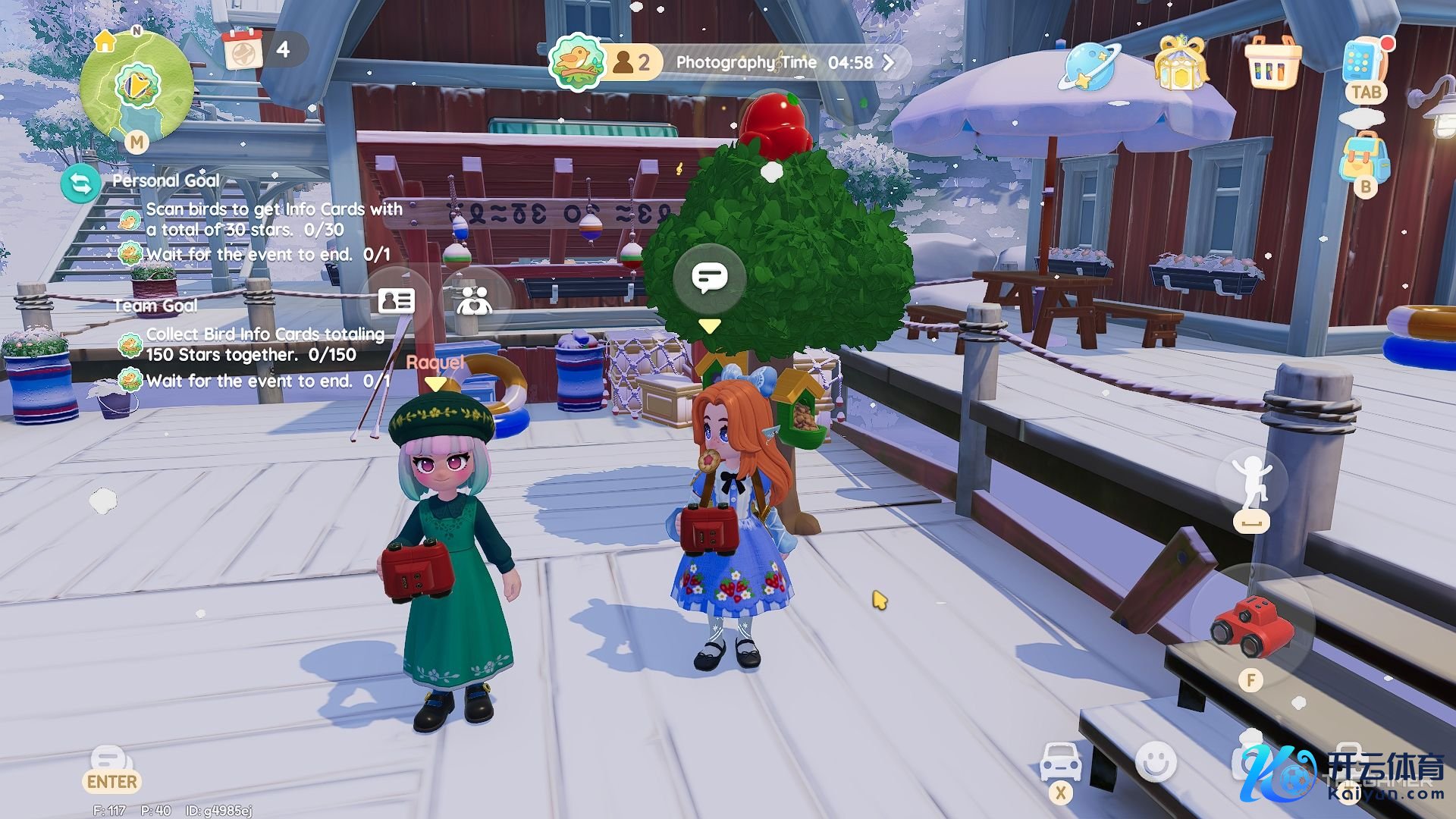
Task: Open the bird photography event badge
Action: pyautogui.click(x=578, y=62)
